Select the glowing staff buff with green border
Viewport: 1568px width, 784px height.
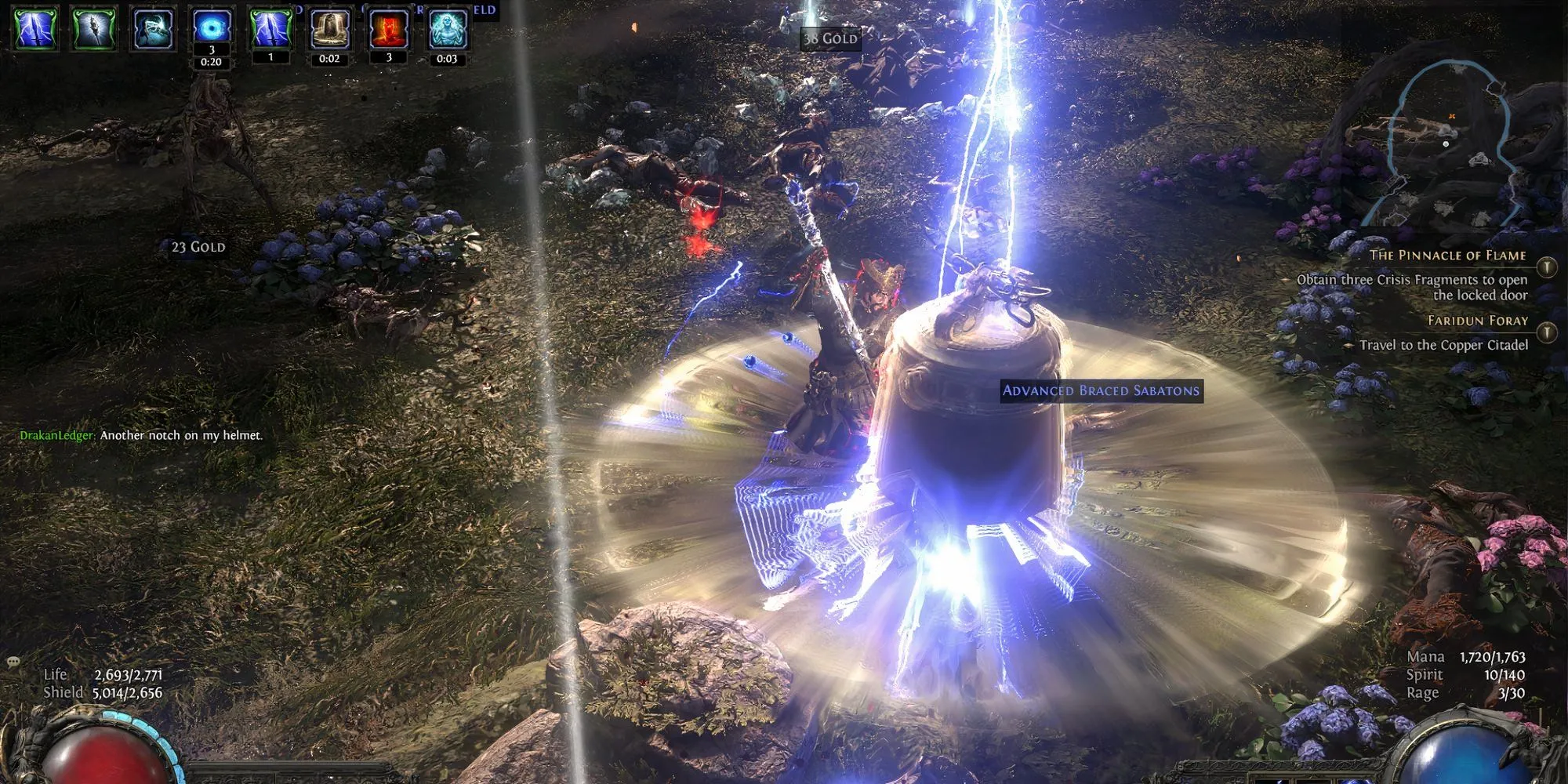(x=94, y=27)
